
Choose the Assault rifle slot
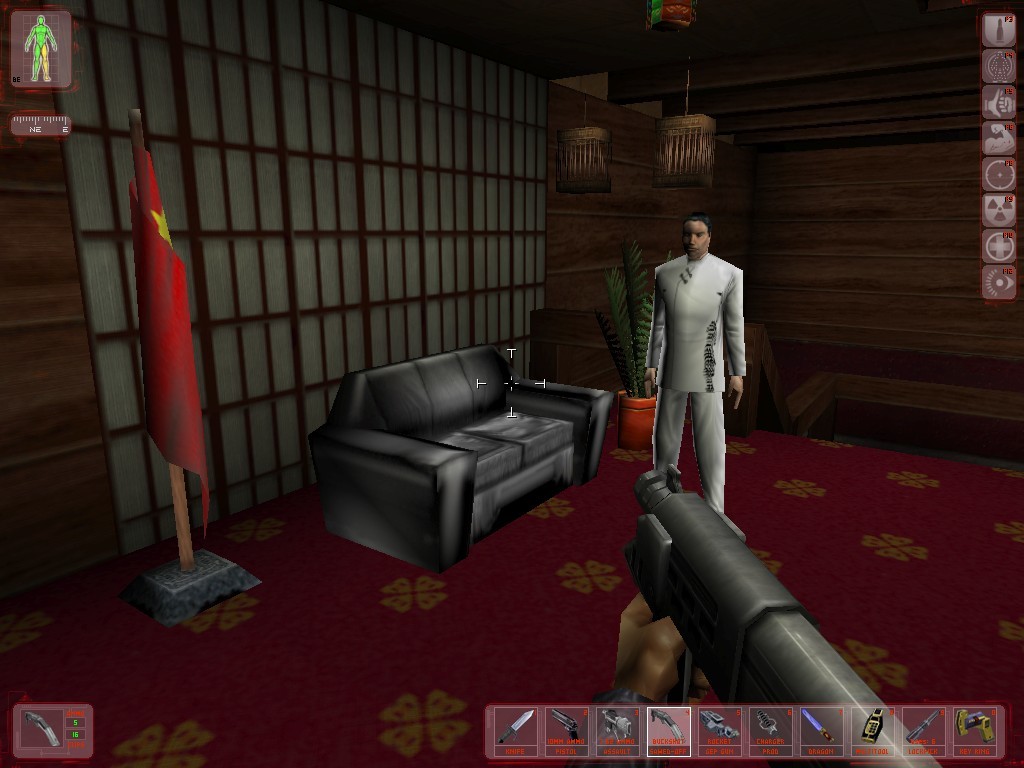tap(618, 731)
